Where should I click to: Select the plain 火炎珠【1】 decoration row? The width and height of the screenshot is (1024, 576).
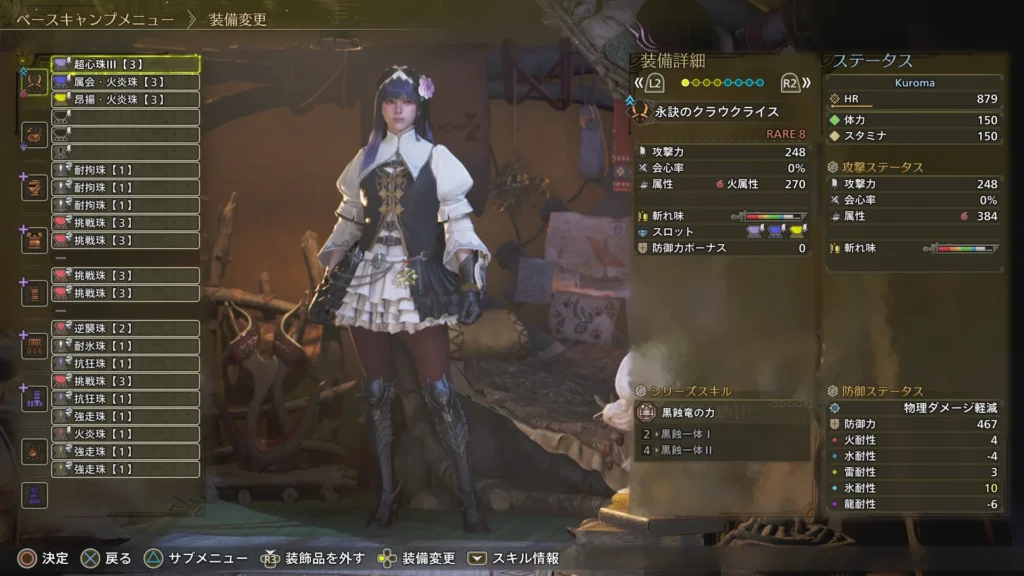tap(125, 434)
